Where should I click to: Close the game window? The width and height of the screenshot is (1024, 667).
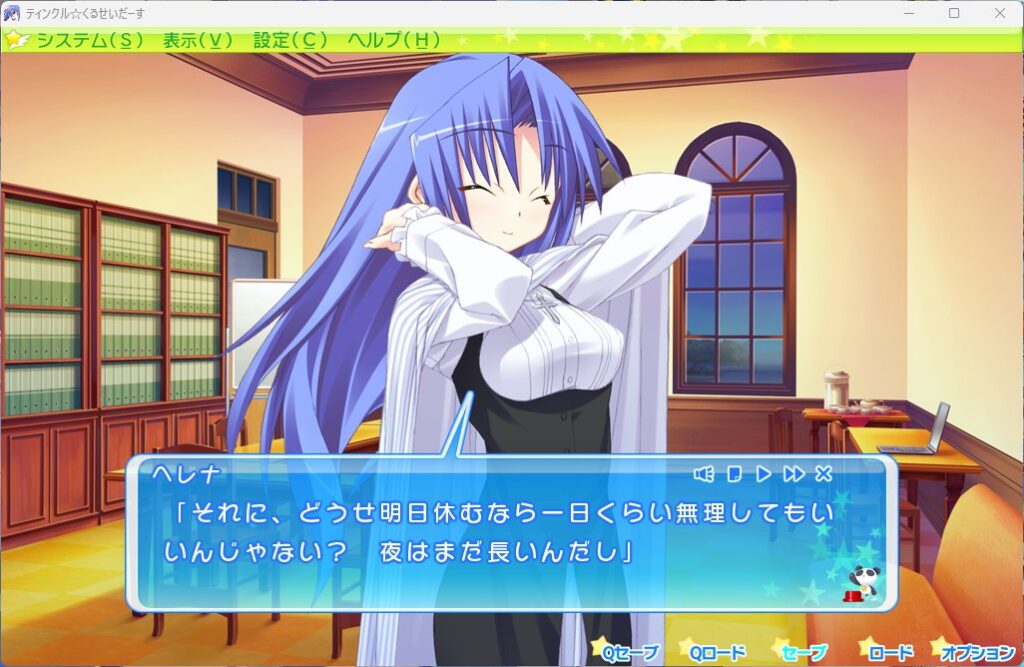(1000, 13)
